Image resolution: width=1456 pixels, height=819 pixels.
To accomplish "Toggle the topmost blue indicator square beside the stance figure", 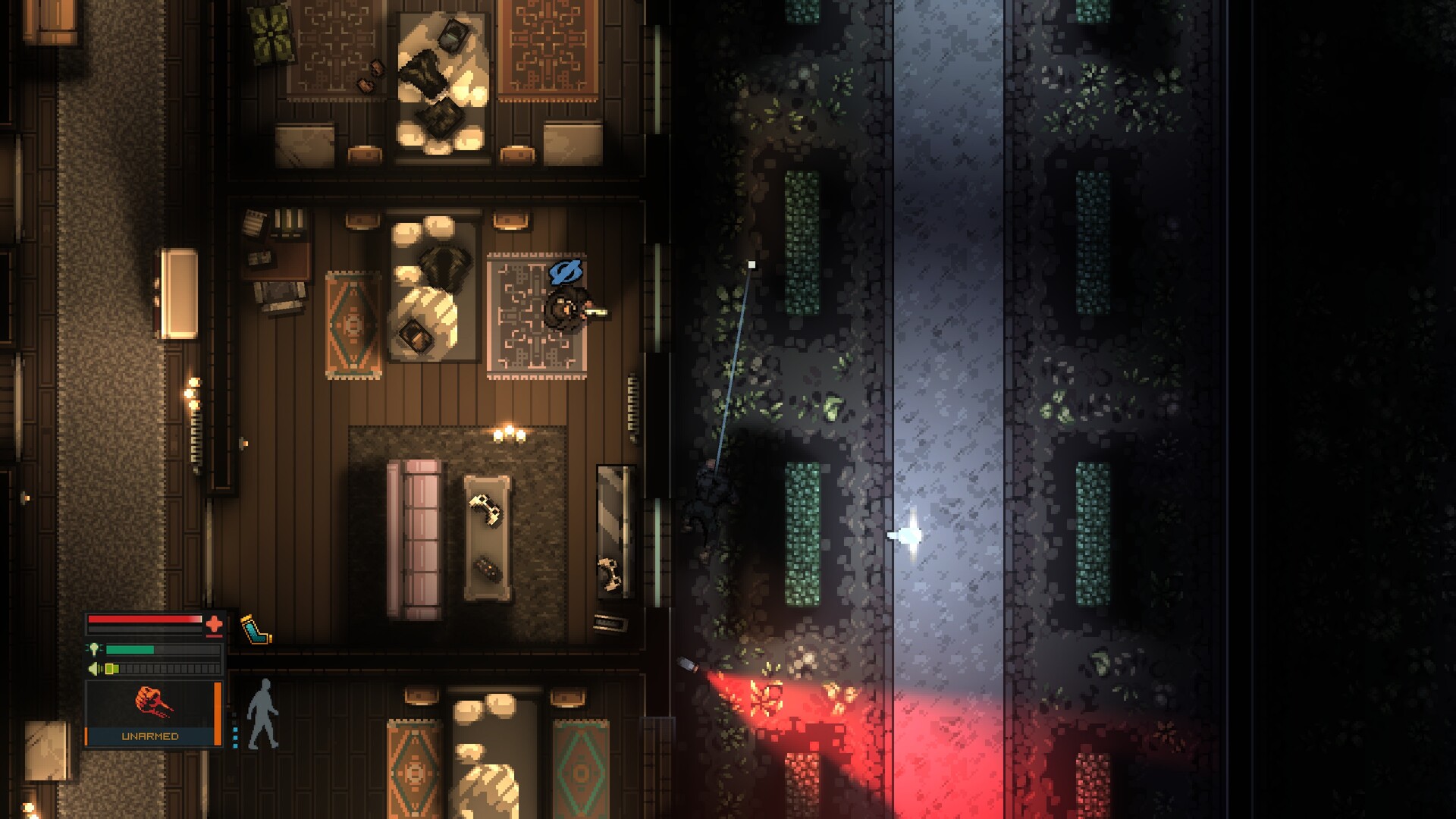I will click(236, 730).
